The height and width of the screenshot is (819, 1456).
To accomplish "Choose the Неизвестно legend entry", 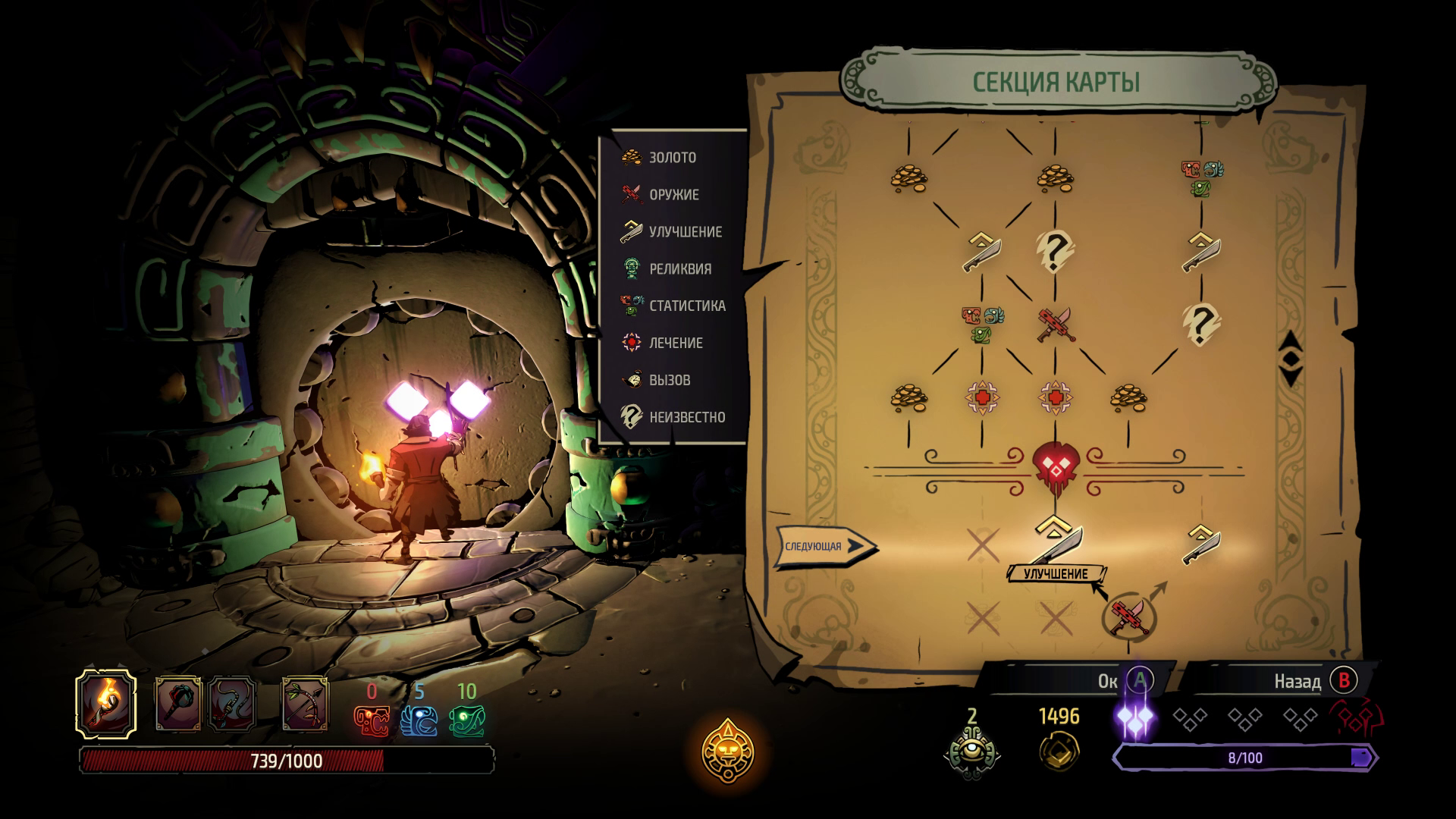I will [x=673, y=417].
